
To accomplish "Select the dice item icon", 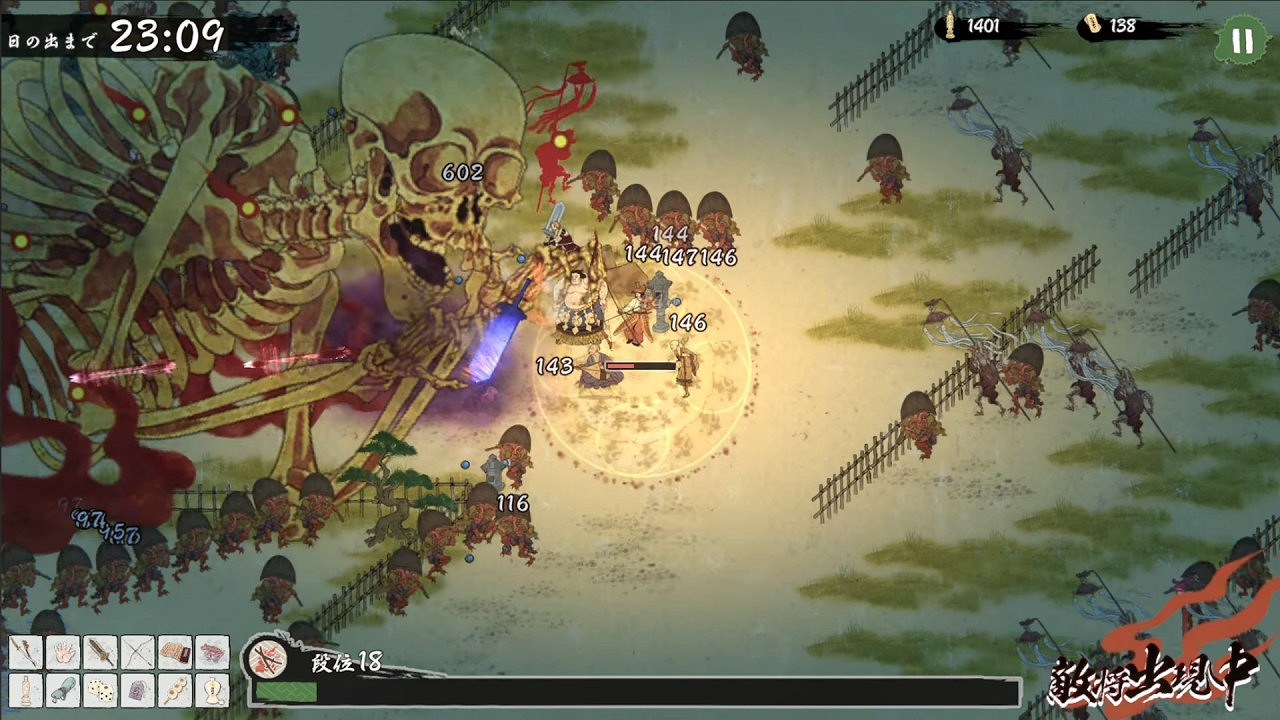I will tap(100, 690).
